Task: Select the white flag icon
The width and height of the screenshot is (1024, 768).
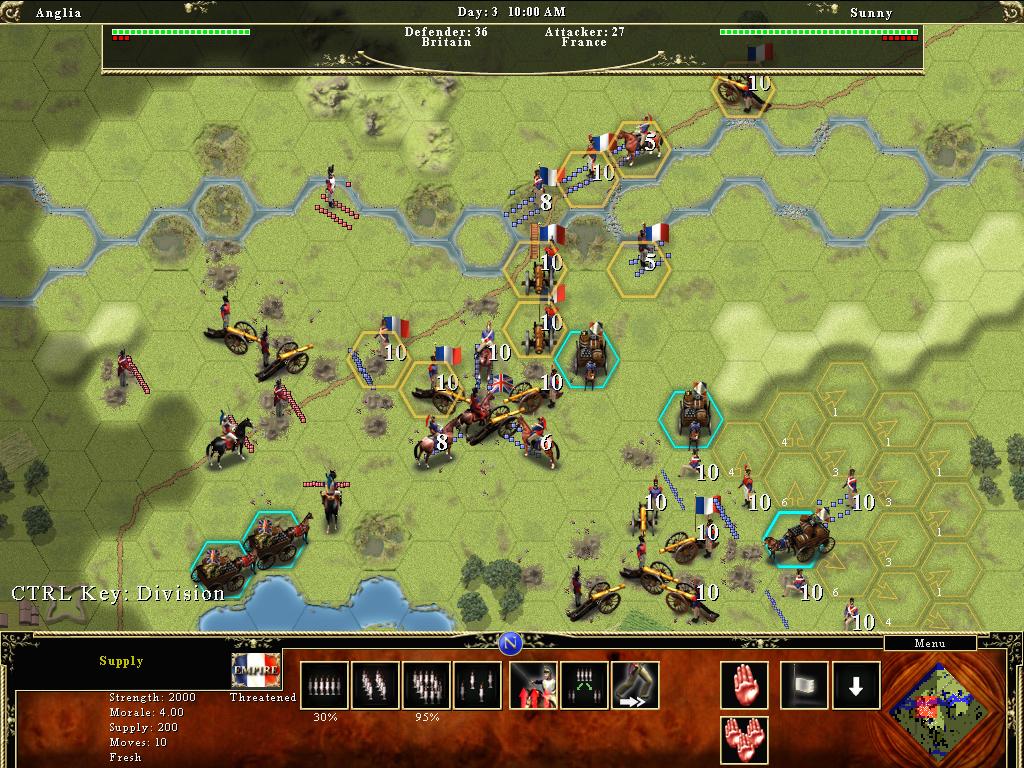Action: (805, 685)
